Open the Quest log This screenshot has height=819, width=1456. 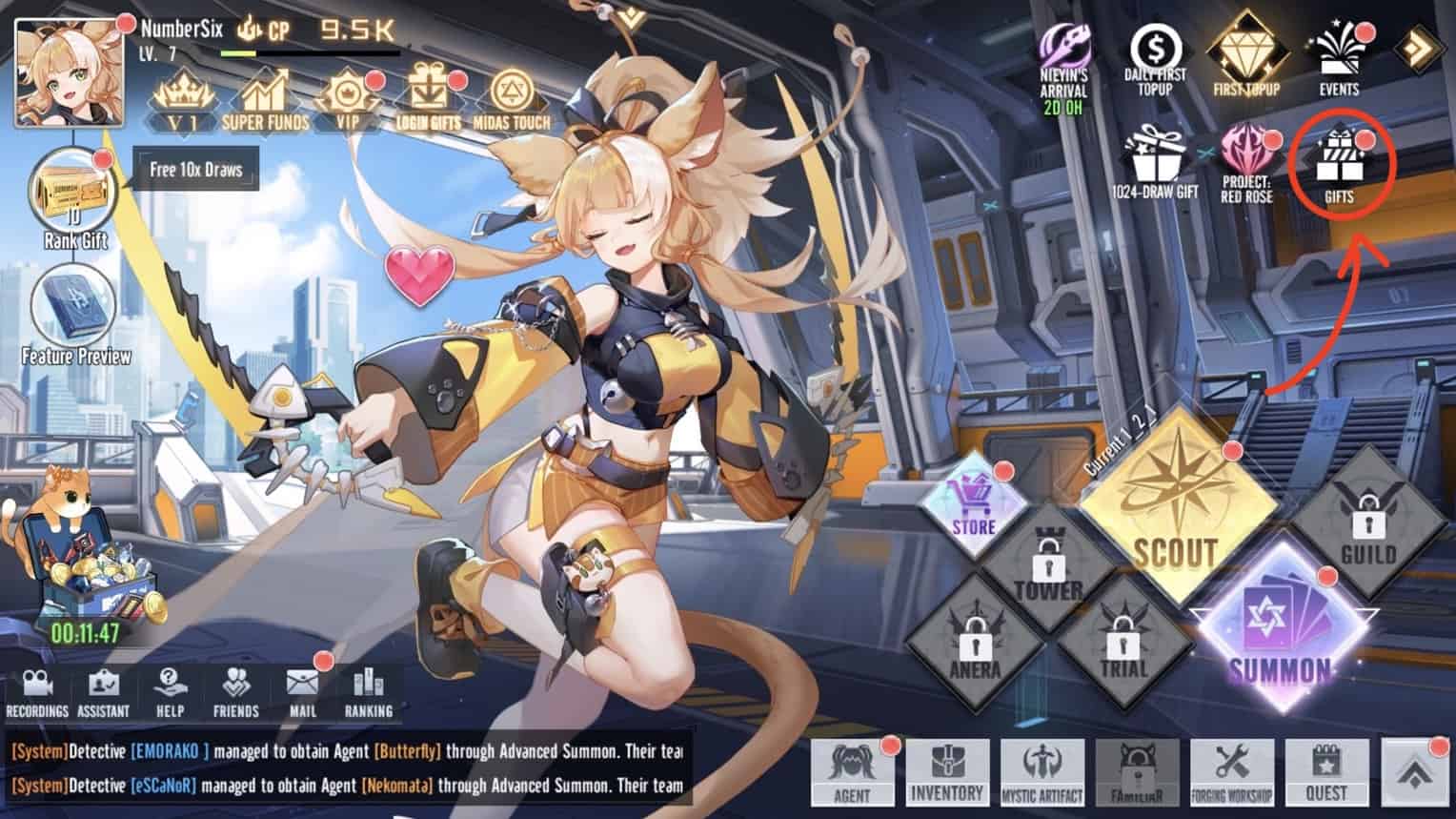coord(1325,770)
